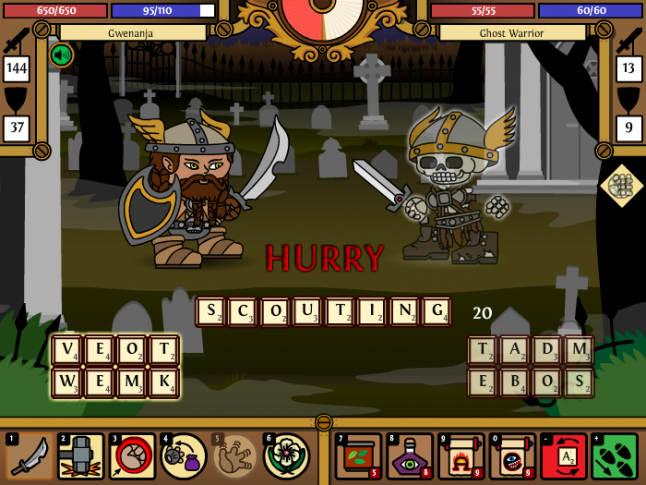Open the diamond-shaped paw icon
This screenshot has width=646, height=485.
coord(621,187)
